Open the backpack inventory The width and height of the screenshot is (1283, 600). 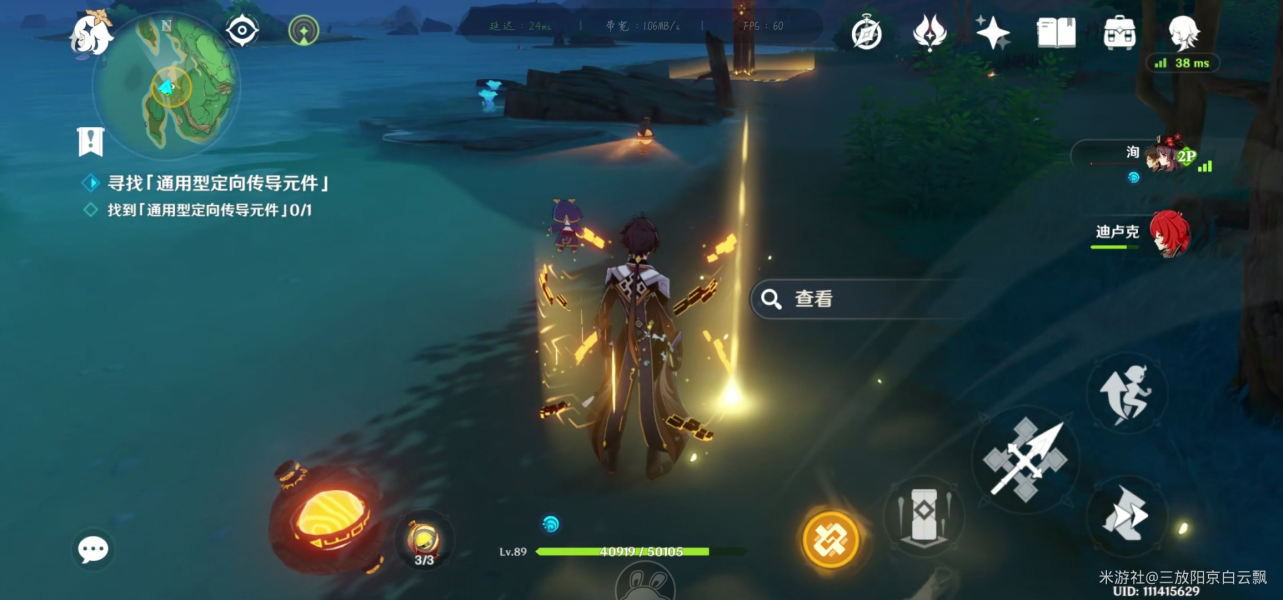click(x=1119, y=33)
